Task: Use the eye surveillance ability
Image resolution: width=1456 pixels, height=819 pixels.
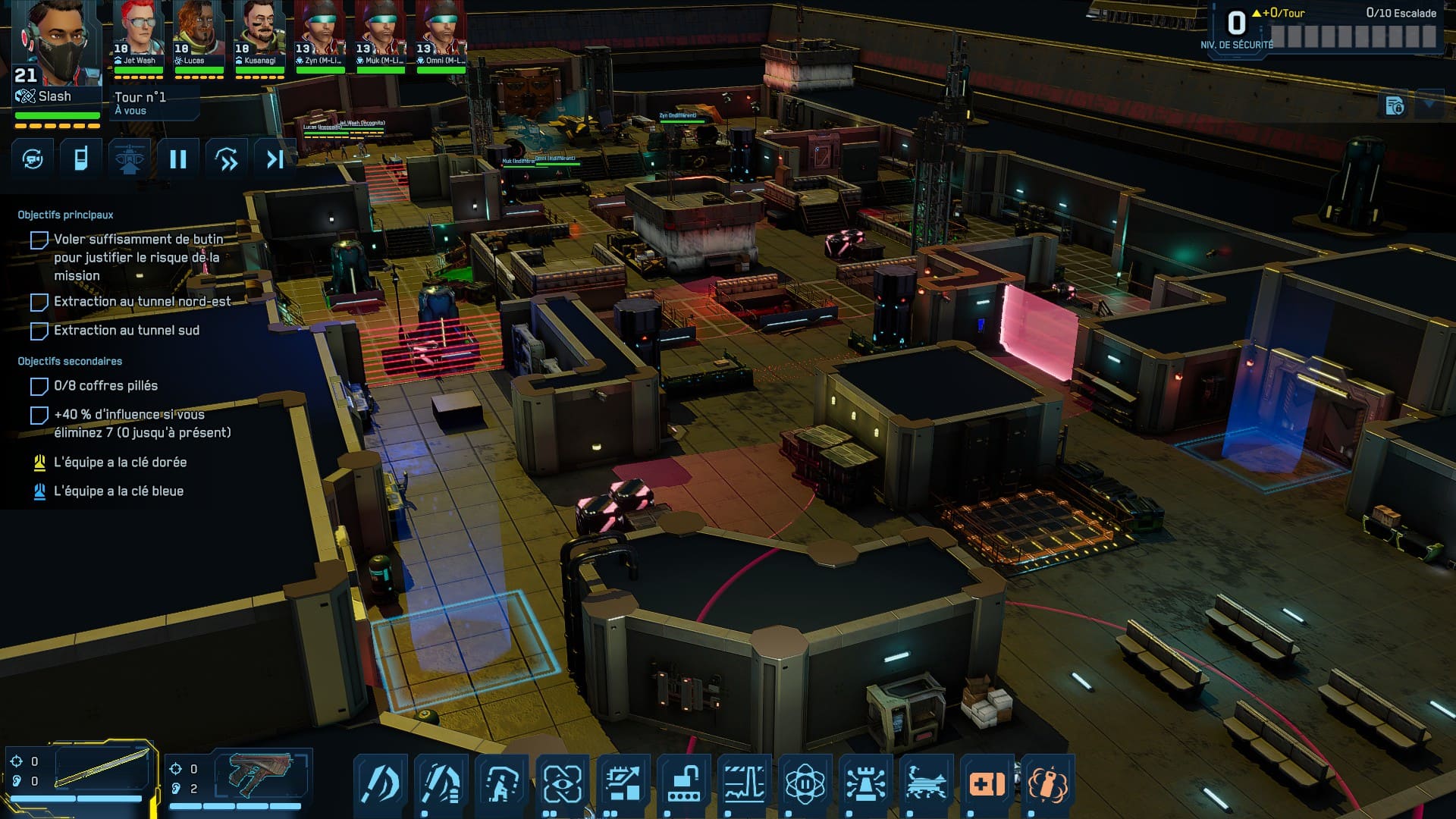Action: [x=562, y=783]
